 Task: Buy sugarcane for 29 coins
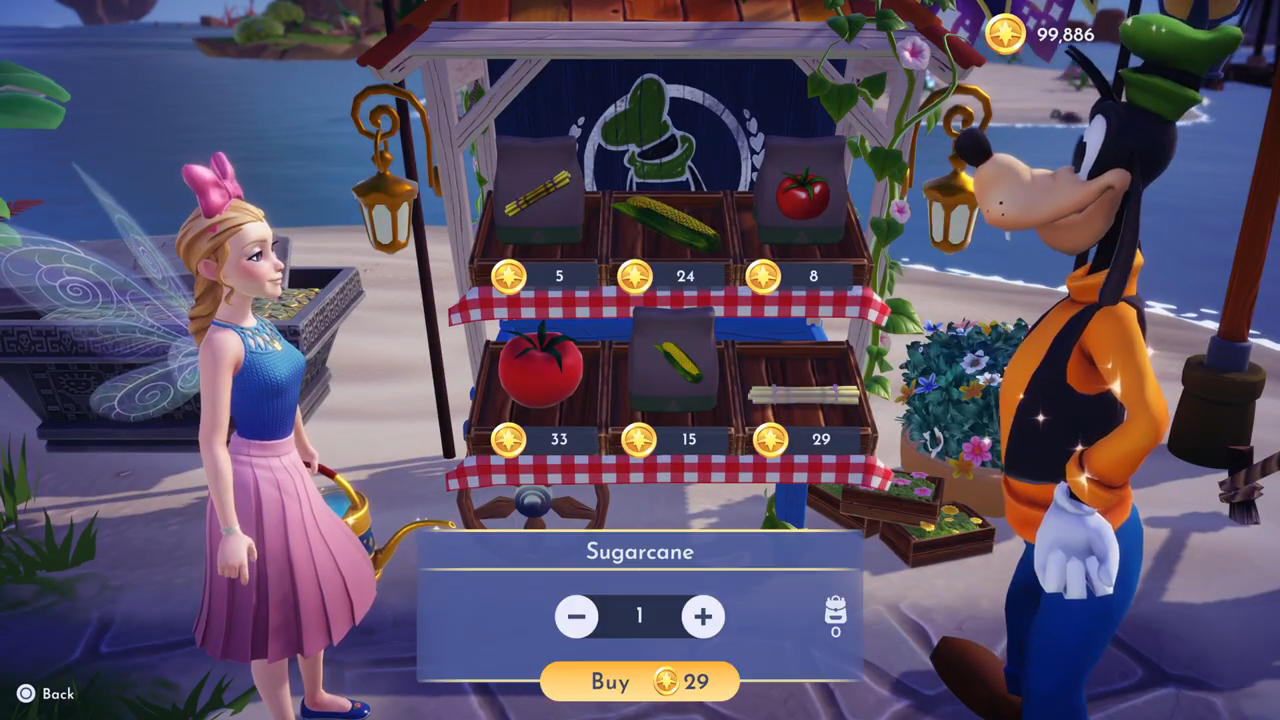click(640, 682)
